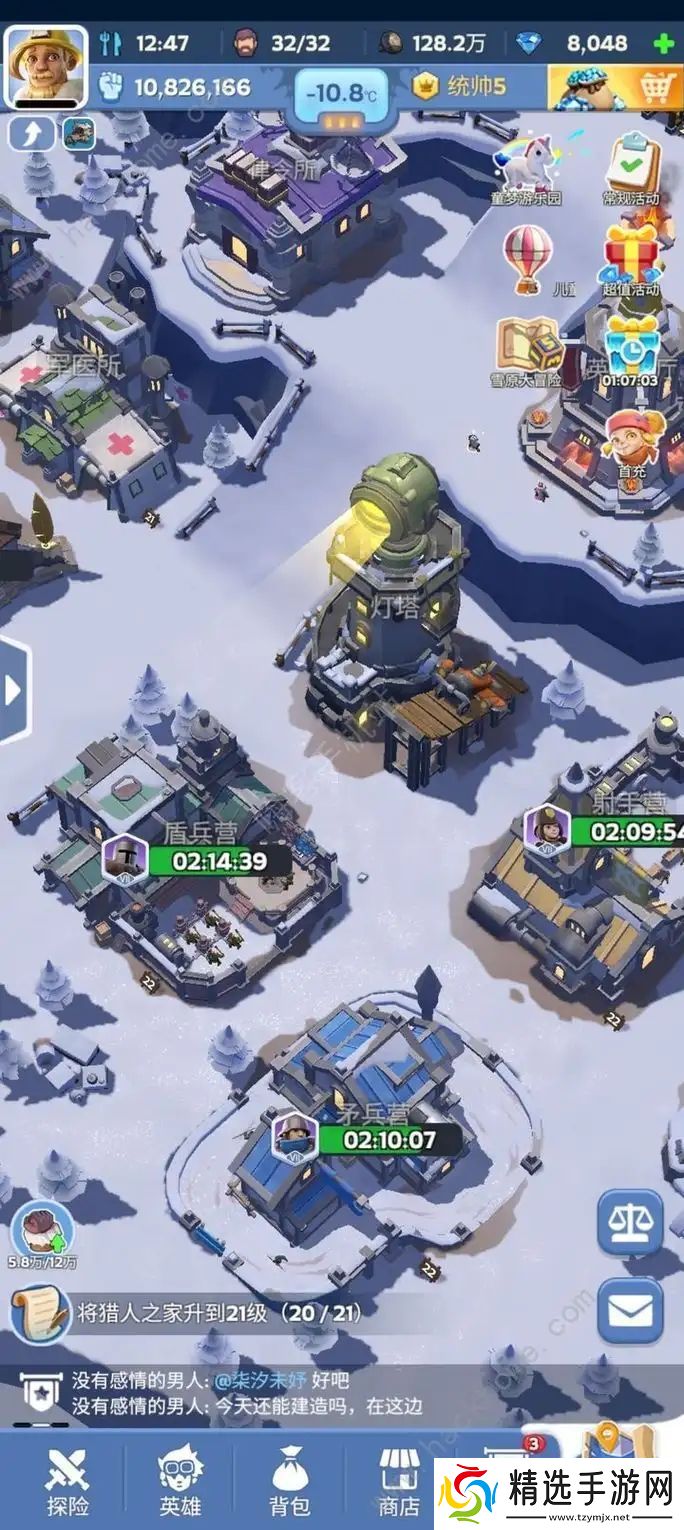
Task: Open the 统帅5 commander level badge
Action: pyautogui.click(x=462, y=87)
